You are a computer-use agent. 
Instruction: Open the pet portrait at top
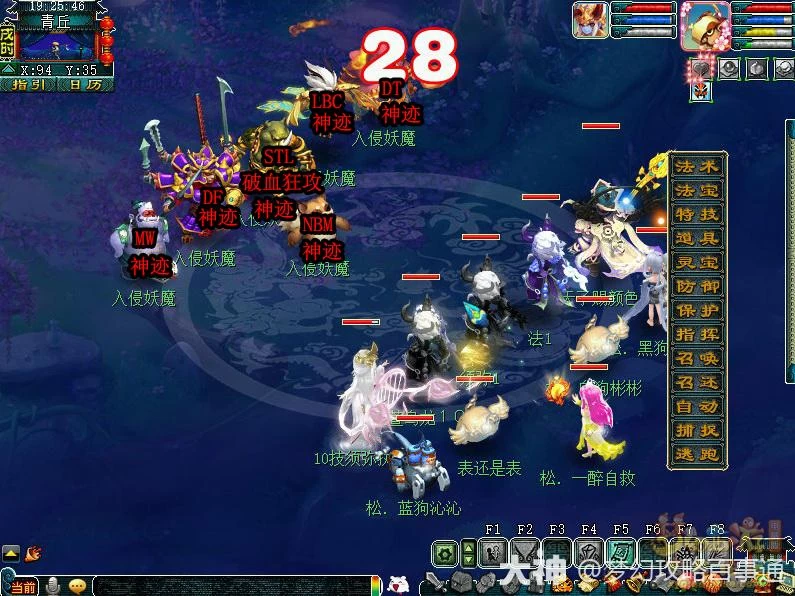pyautogui.click(x=589, y=21)
